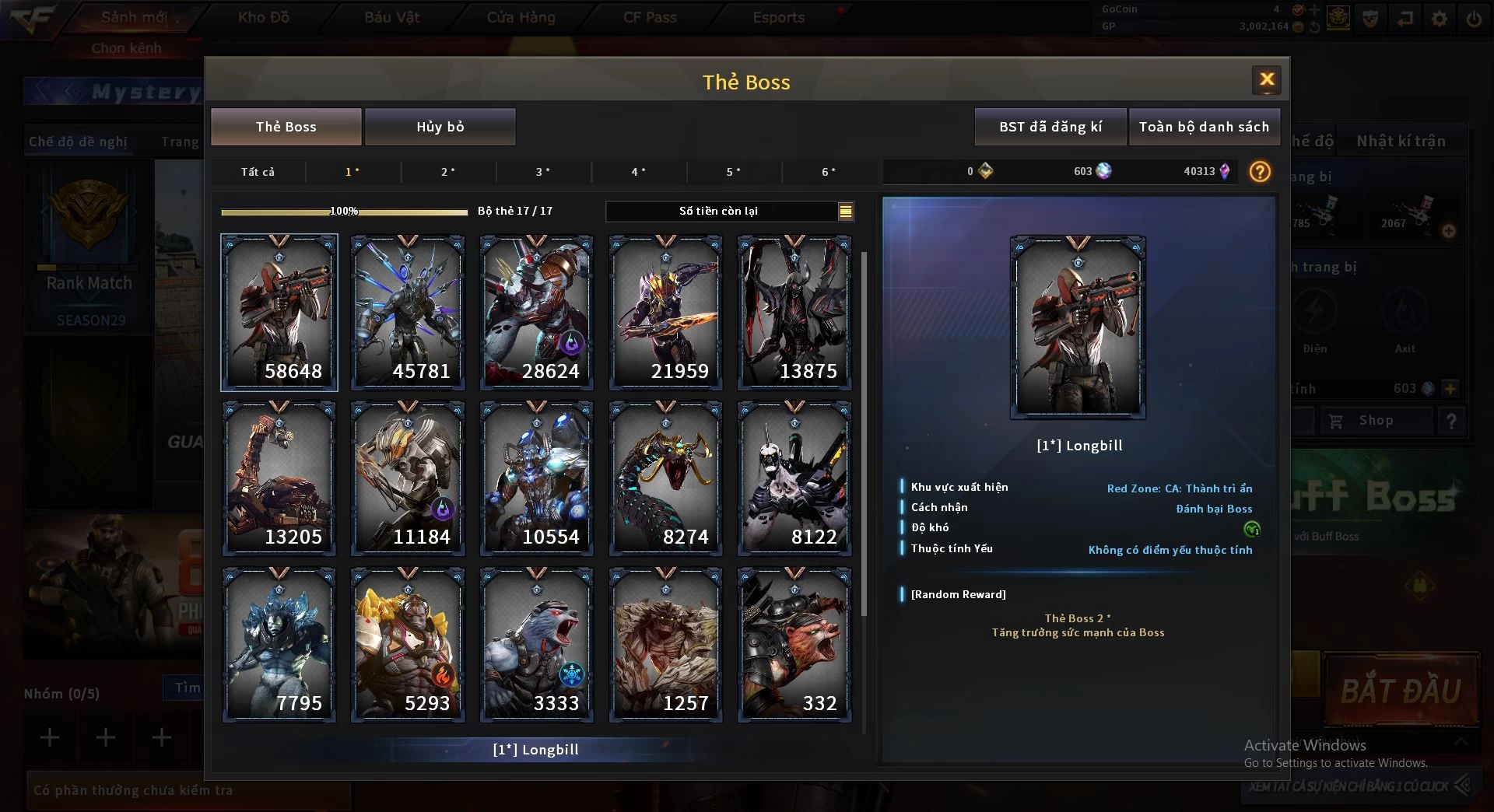Choose the 4-star card filter
This screenshot has height=812, width=1494.
pos(638,172)
